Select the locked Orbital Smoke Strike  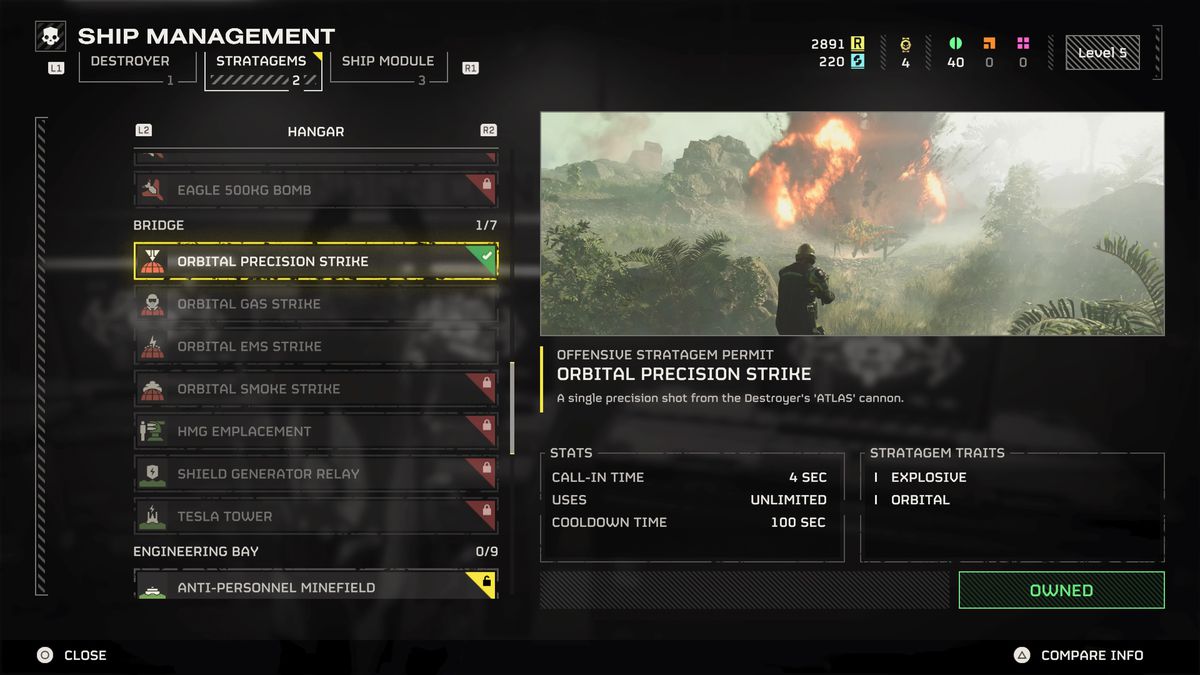click(315, 389)
